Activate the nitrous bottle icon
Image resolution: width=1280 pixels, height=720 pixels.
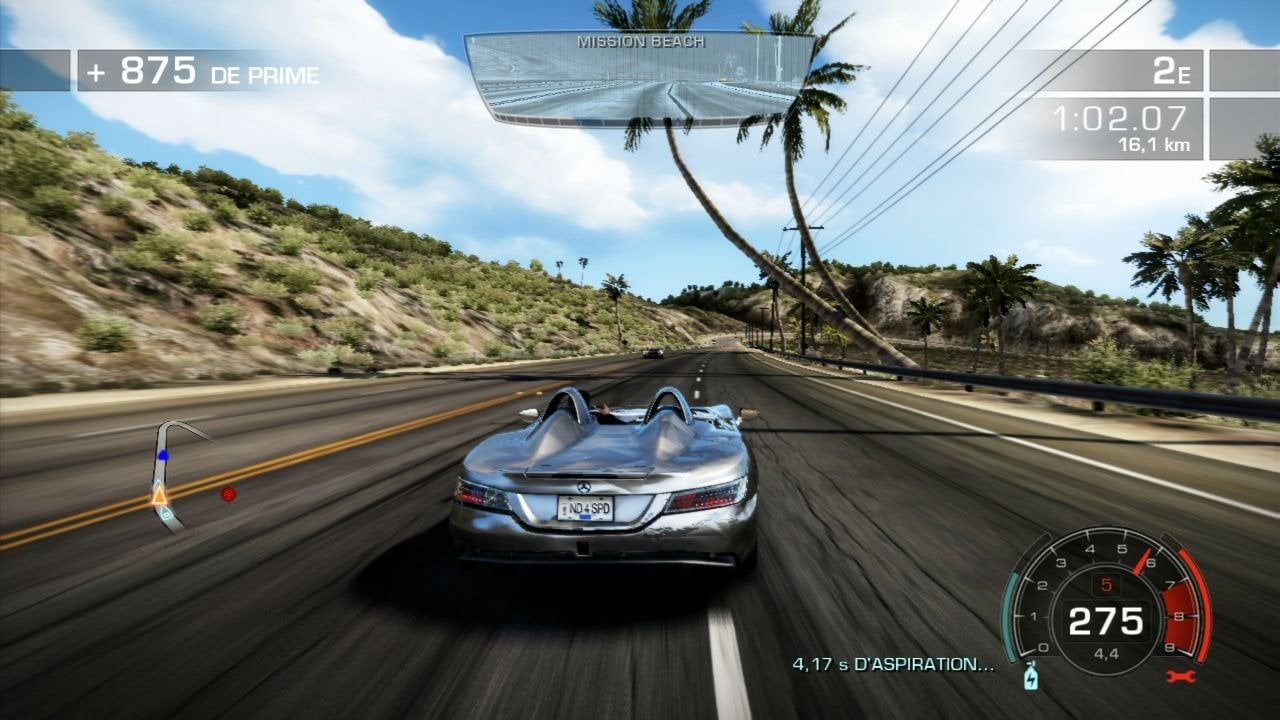(1032, 679)
